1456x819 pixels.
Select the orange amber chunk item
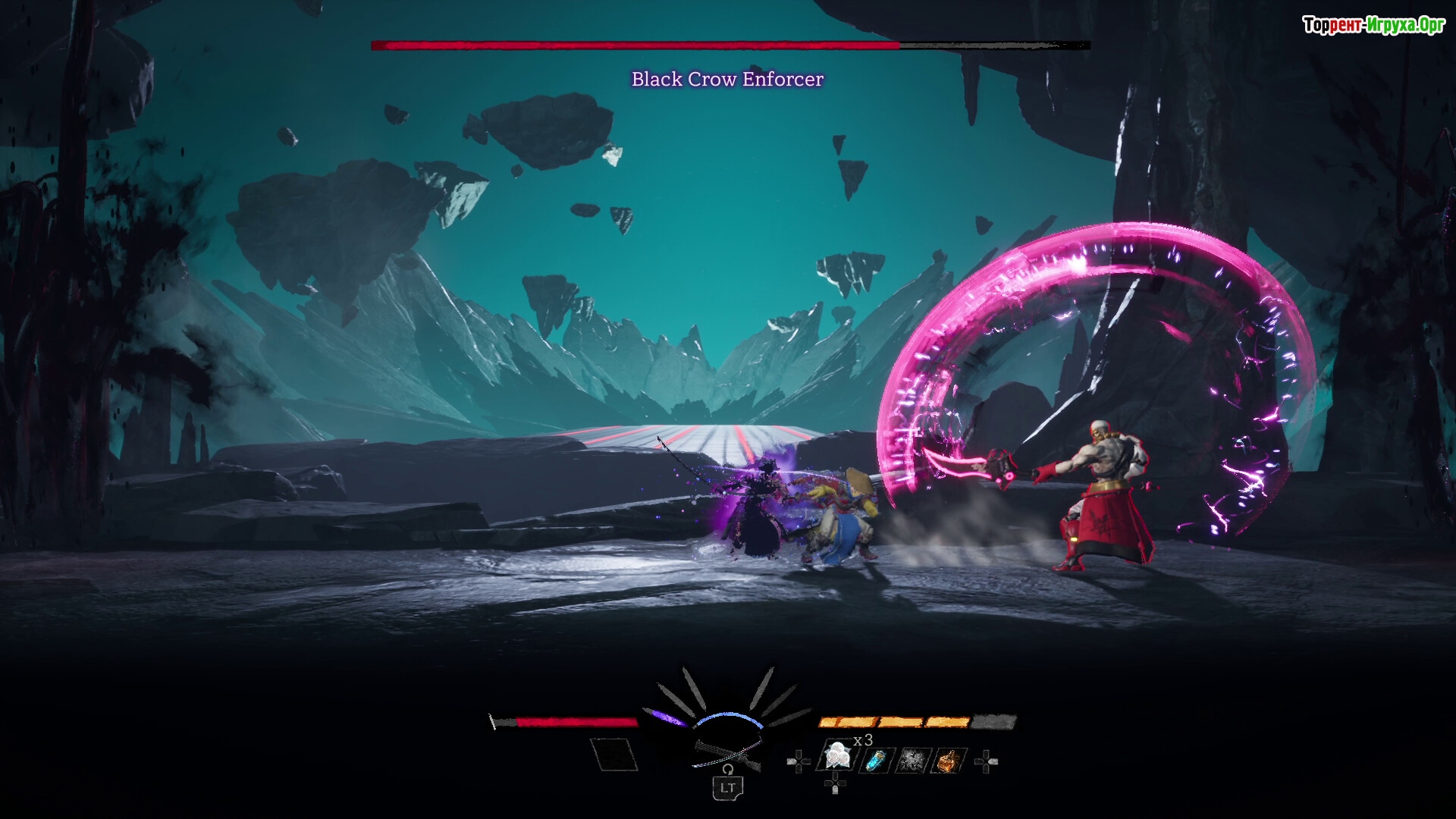click(948, 760)
